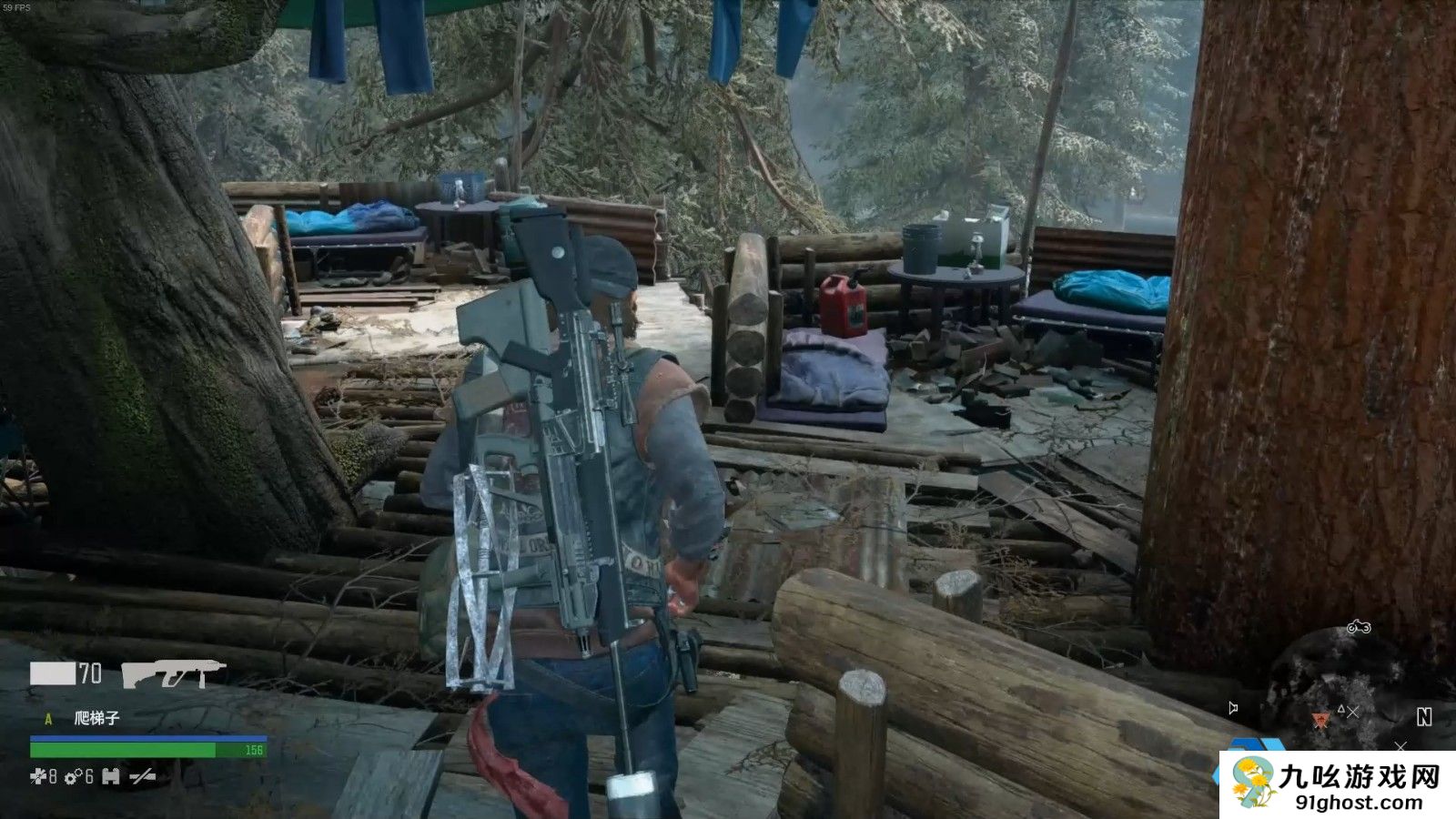Open the 91ghost.com watermark logo
This screenshot has width=1456, height=819.
pyautogui.click(x=1338, y=784)
